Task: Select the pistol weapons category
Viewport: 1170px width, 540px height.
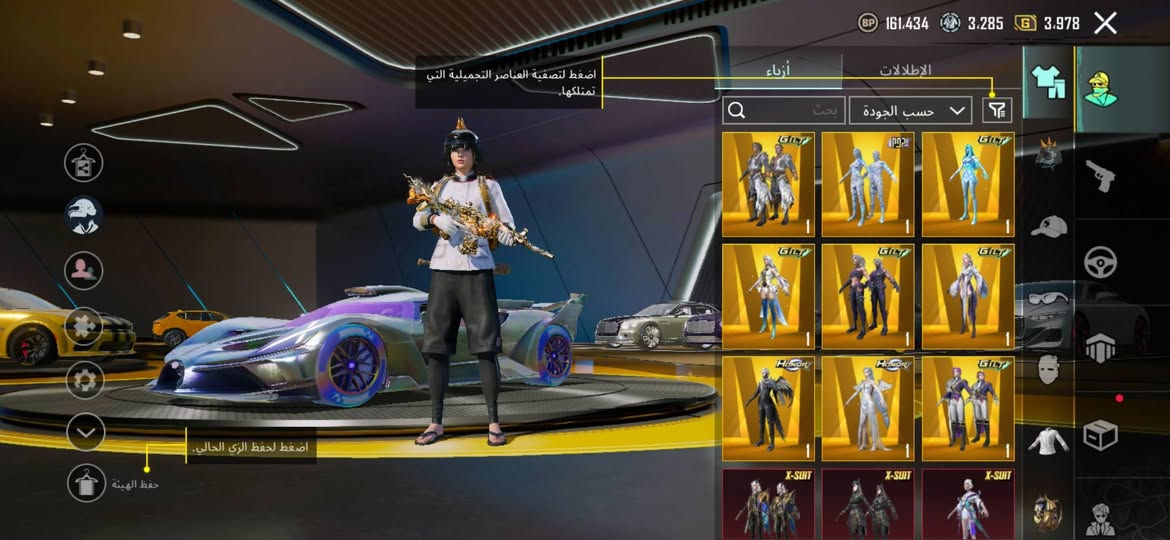Action: (1101, 178)
